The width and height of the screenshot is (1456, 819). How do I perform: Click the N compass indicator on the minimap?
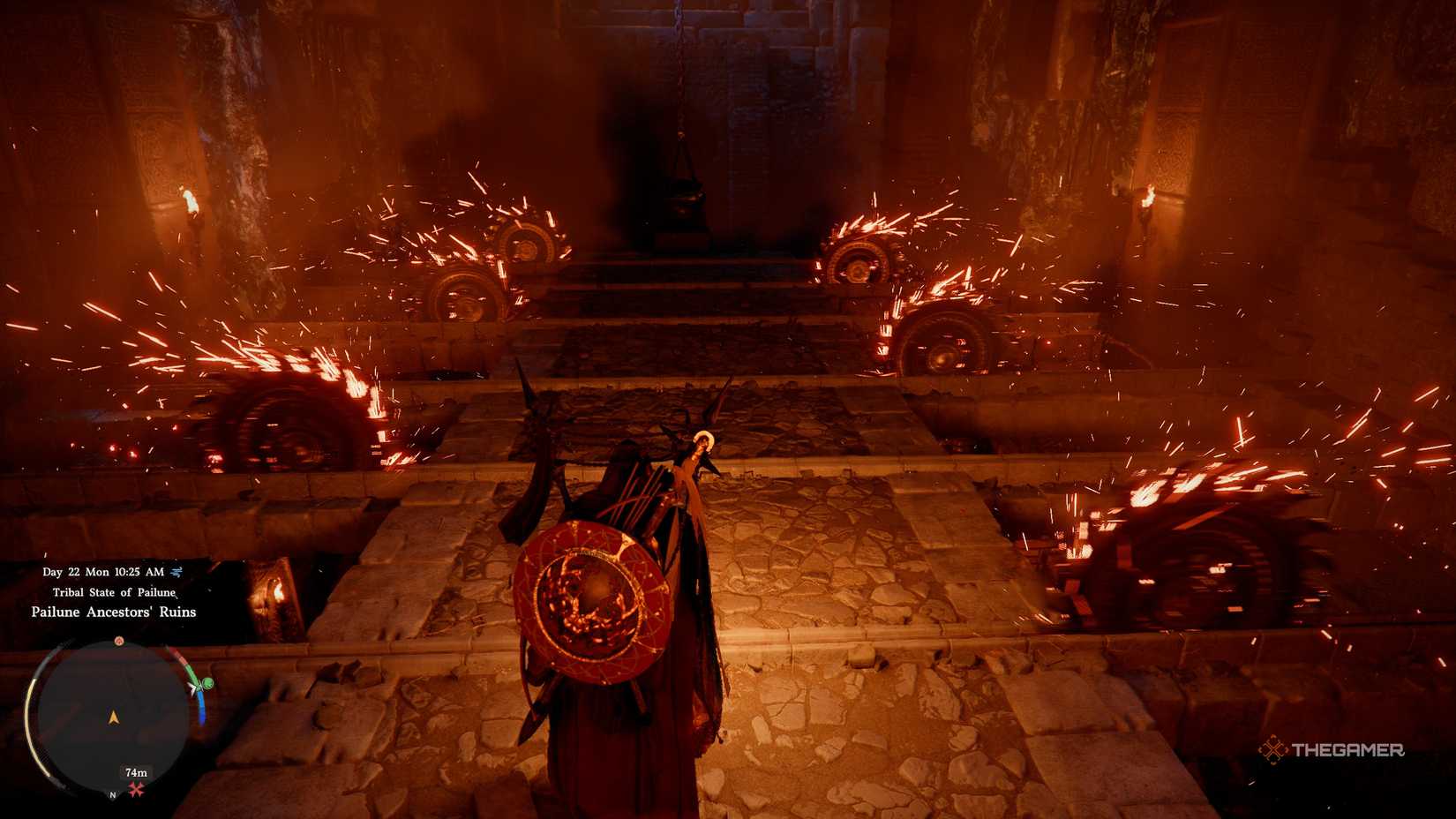point(112,795)
